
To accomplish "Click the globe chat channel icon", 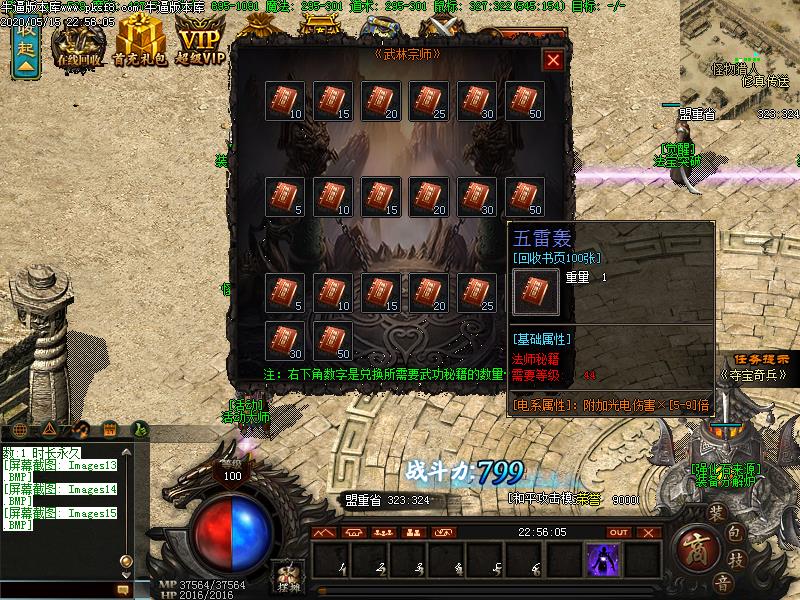I will (21, 429).
